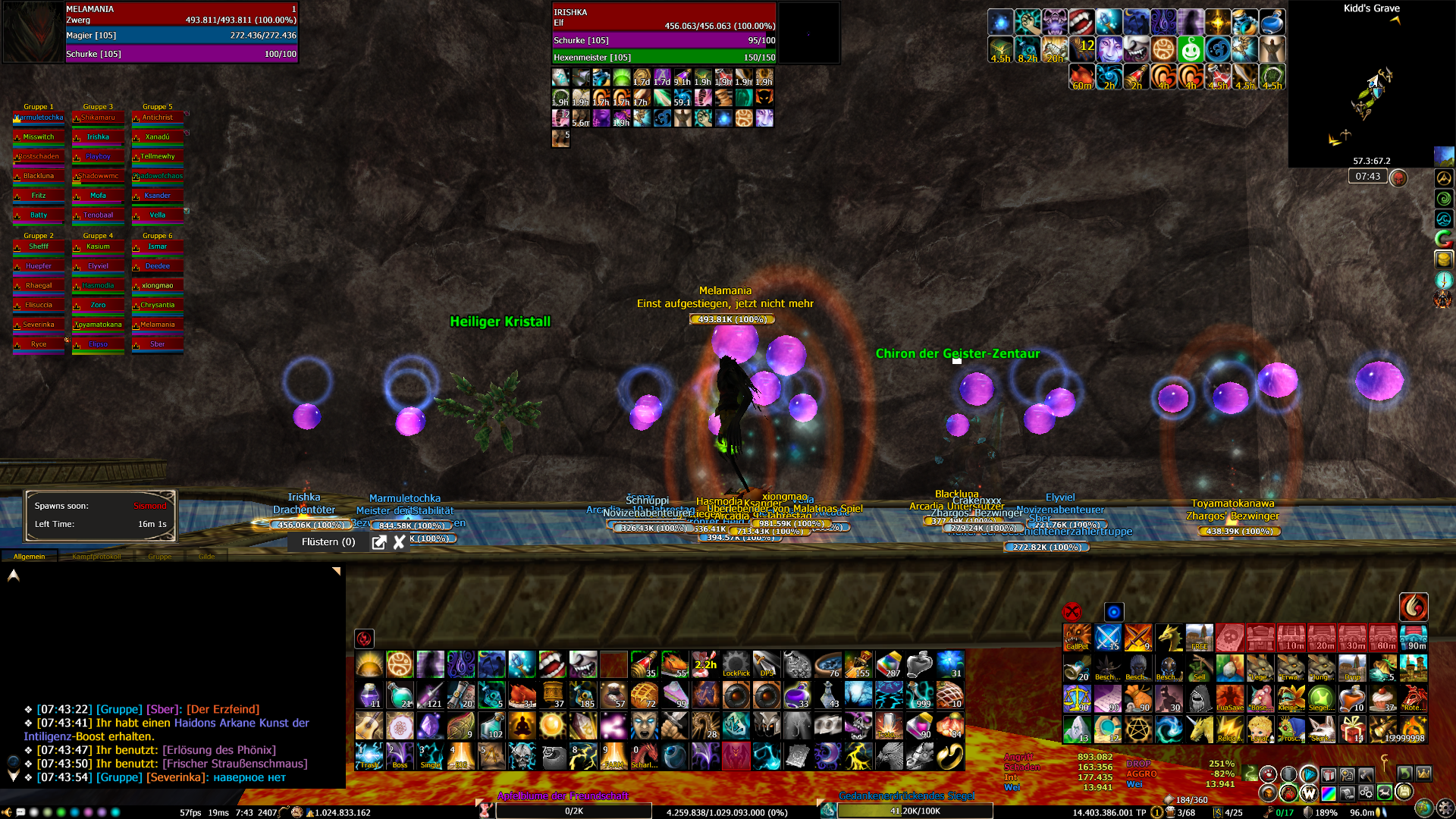
Task: Activate the hotbar skill labeled Trash
Action: (x=369, y=756)
